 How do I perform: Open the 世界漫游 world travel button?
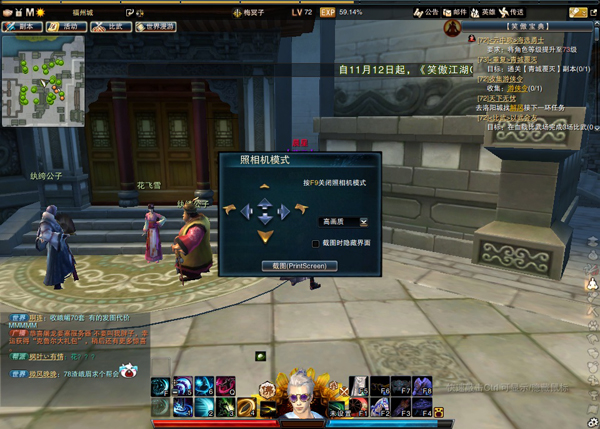pyautogui.click(x=154, y=27)
